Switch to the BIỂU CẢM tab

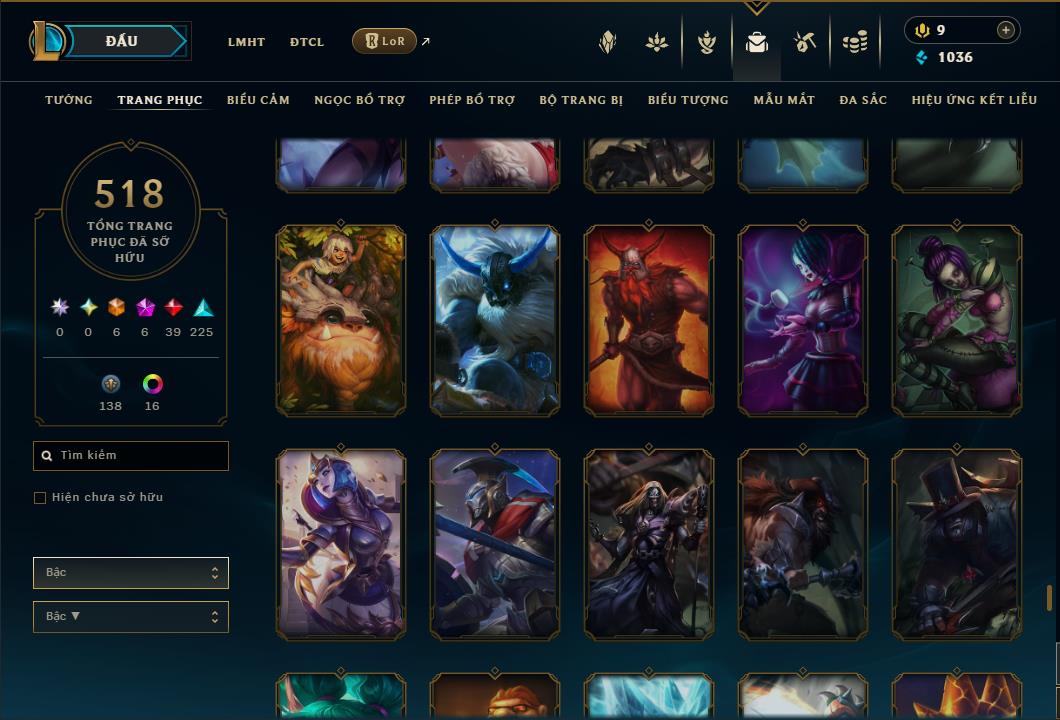coord(258,100)
